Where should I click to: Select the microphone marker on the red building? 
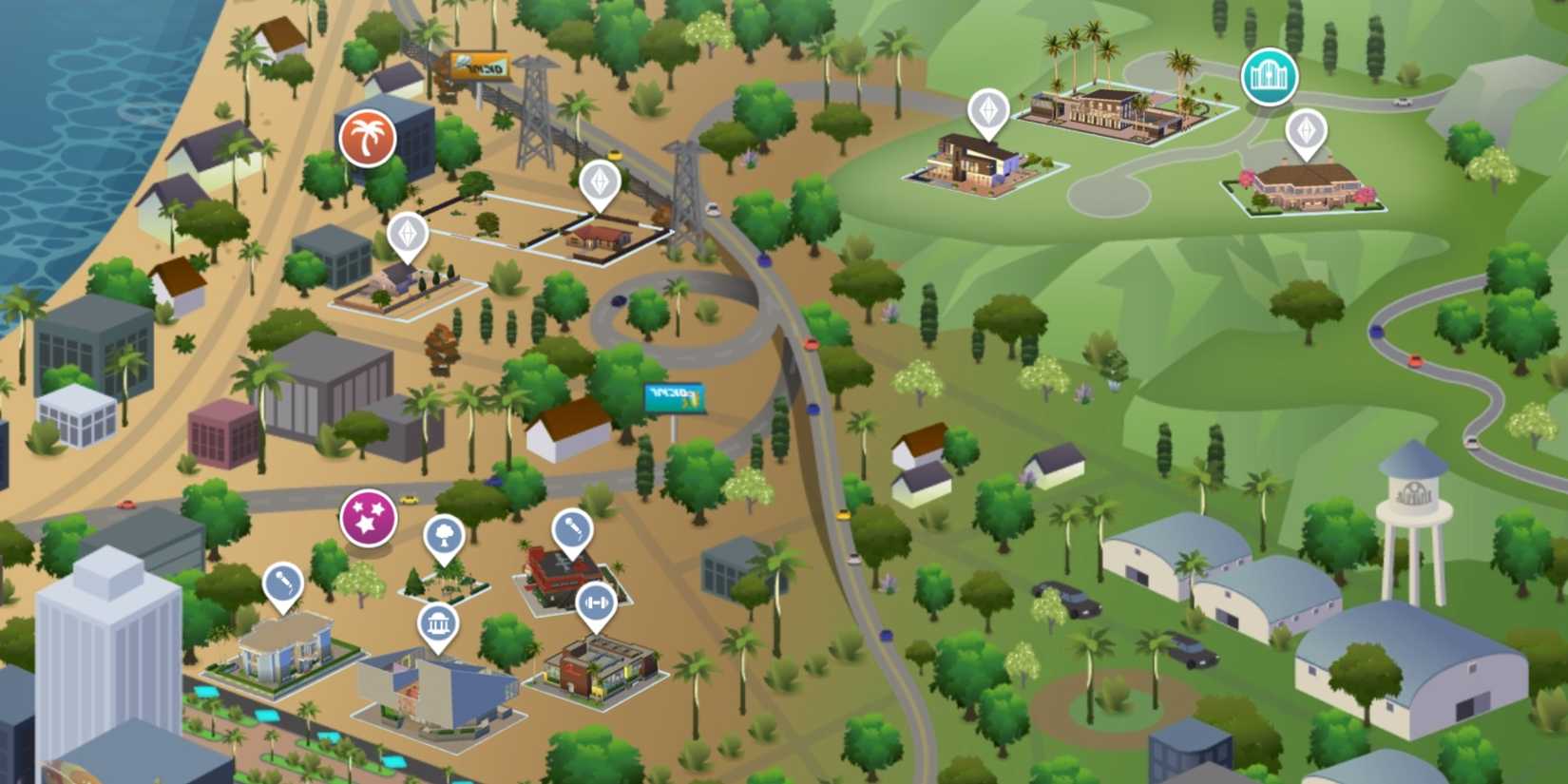pyautogui.click(x=571, y=528)
